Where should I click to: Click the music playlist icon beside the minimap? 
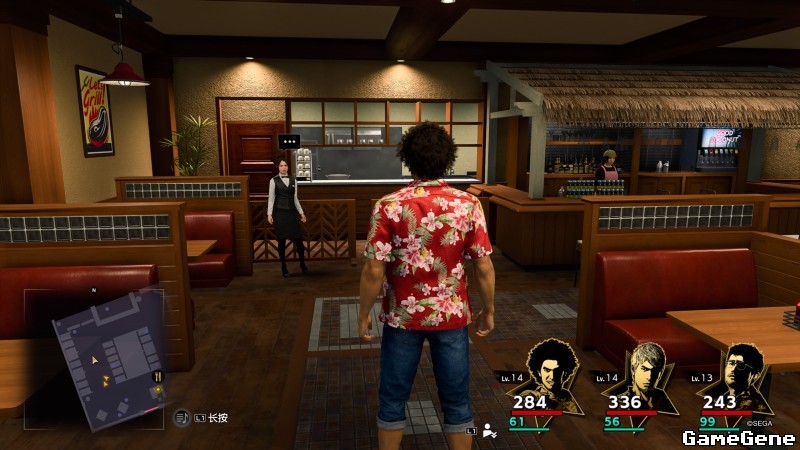point(182,416)
